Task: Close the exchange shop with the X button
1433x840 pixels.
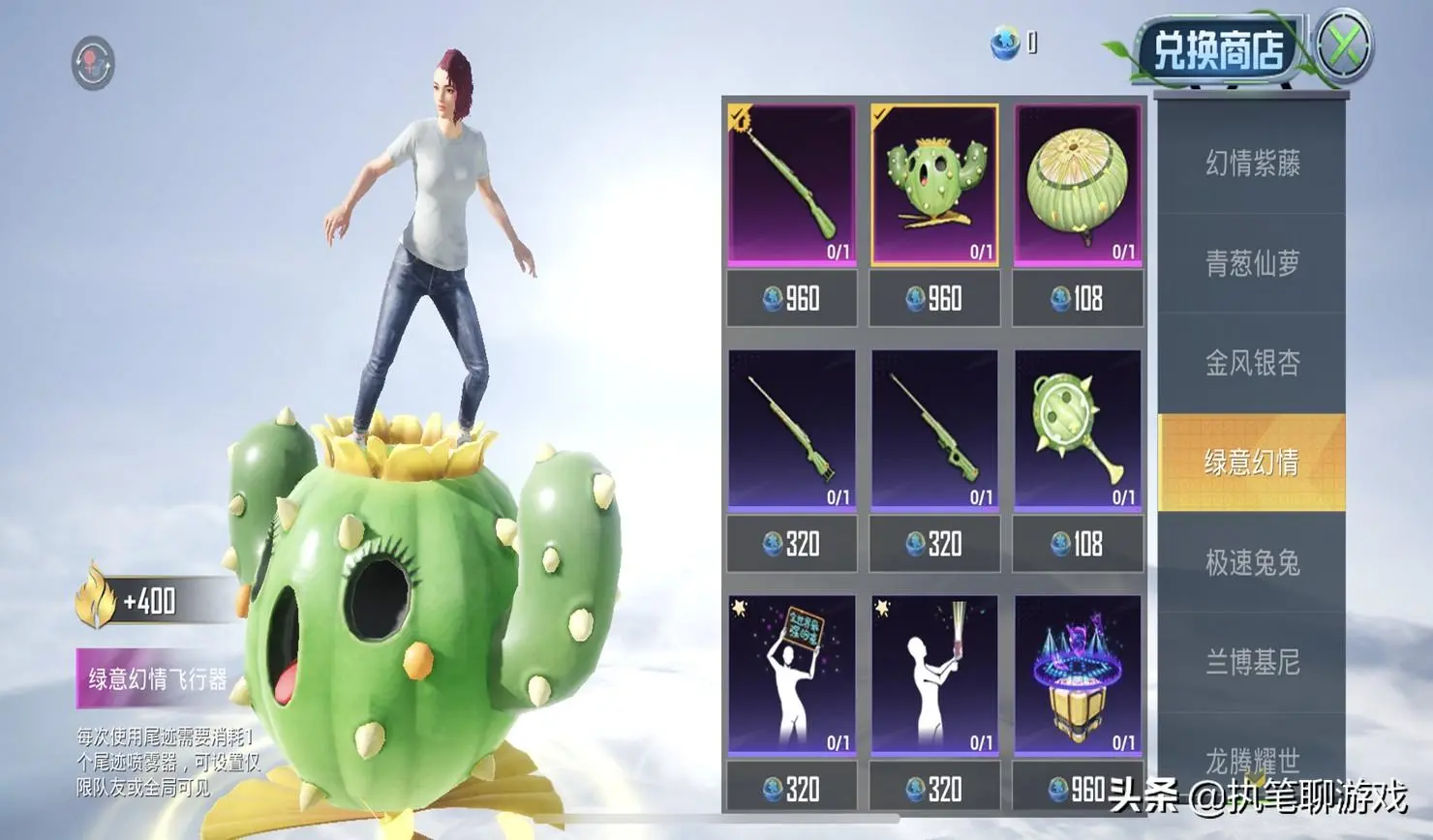Action: point(1344,45)
